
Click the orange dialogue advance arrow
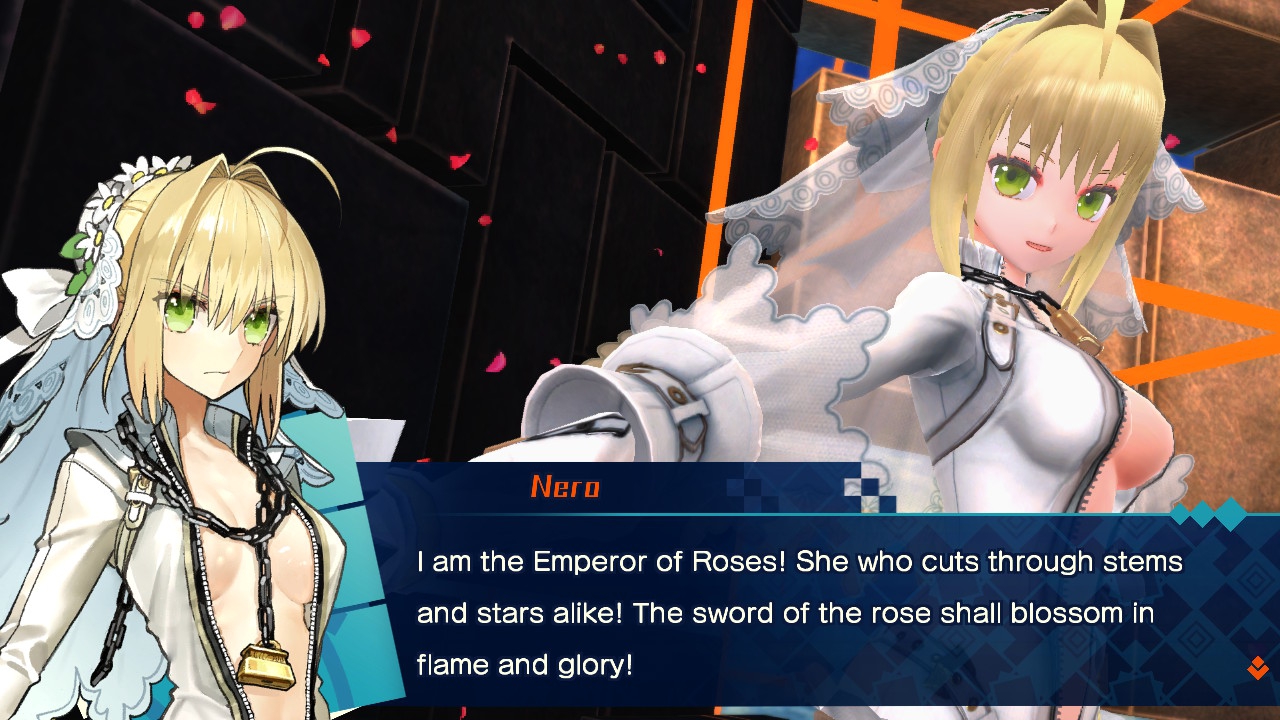coord(1257,668)
